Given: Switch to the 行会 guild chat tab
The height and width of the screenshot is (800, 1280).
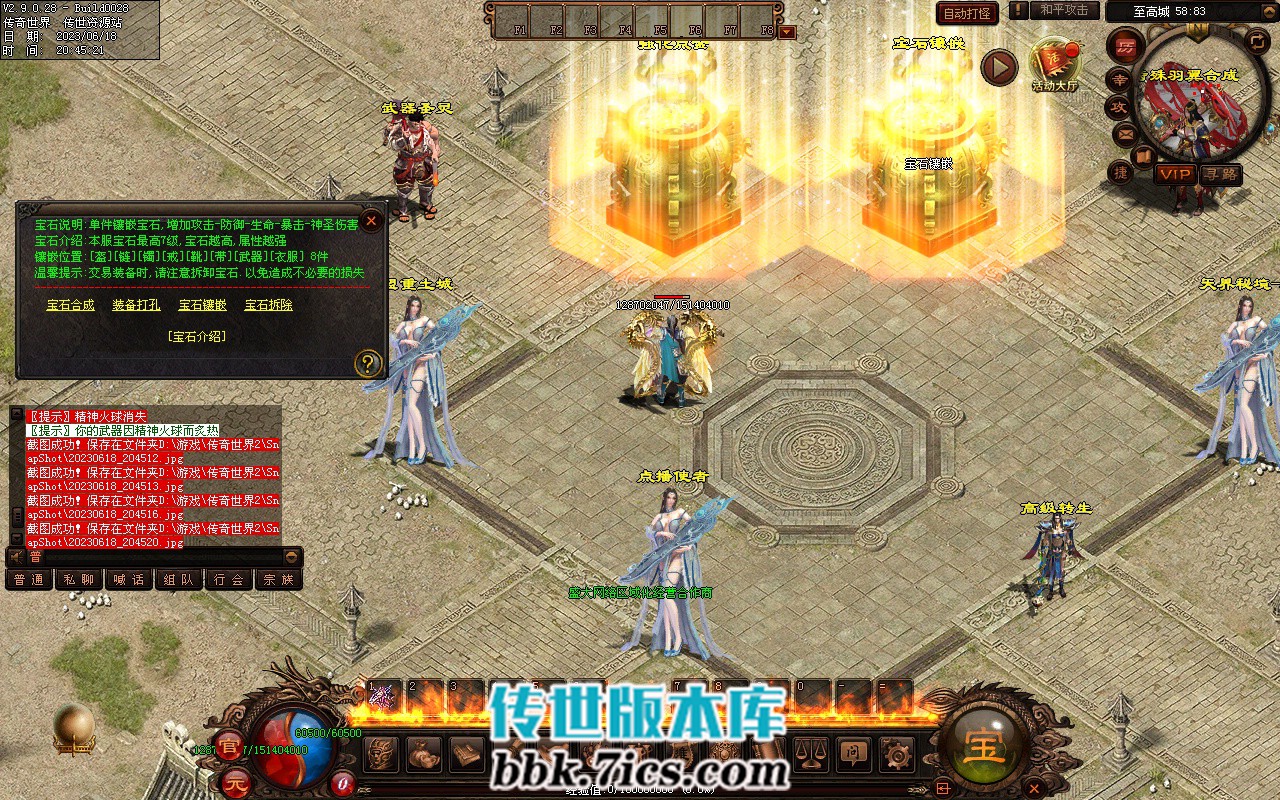Looking at the screenshot, I should coord(229,579).
